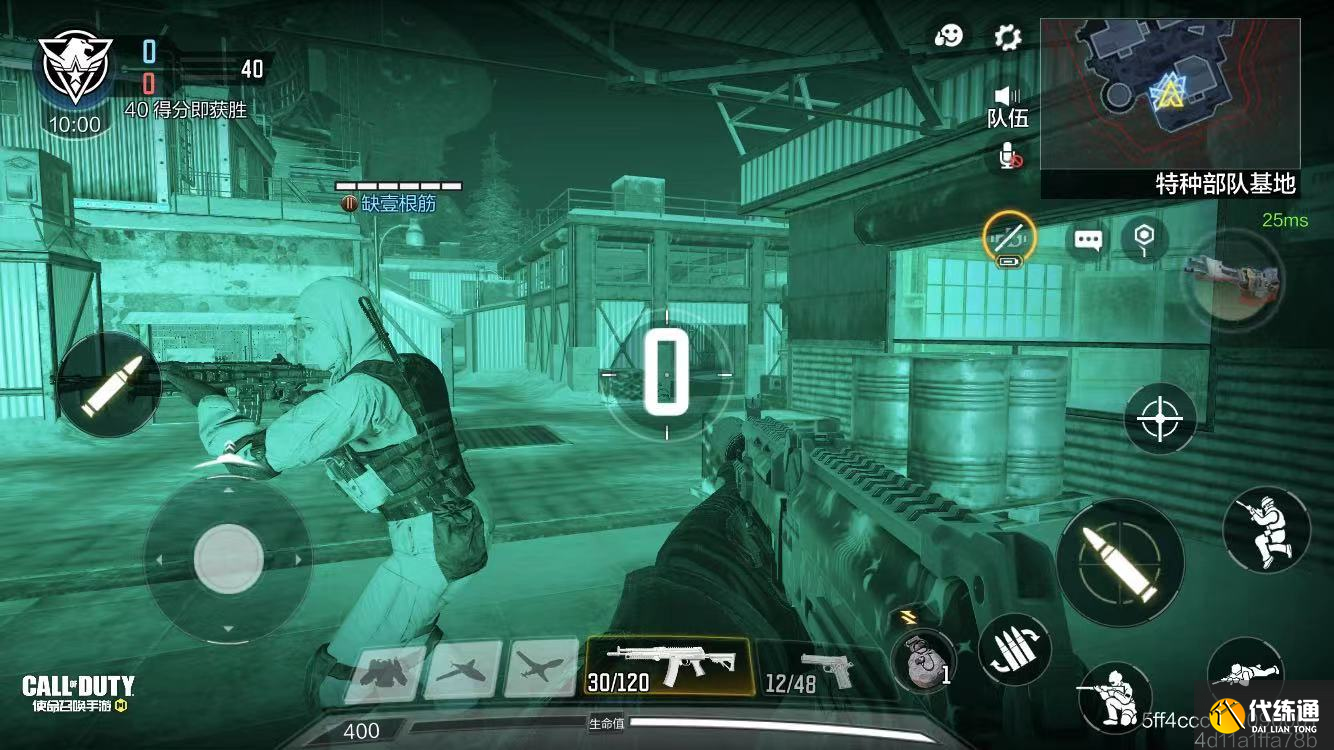The height and width of the screenshot is (750, 1334).
Task: Open the settings gear icon
Action: tap(1007, 38)
